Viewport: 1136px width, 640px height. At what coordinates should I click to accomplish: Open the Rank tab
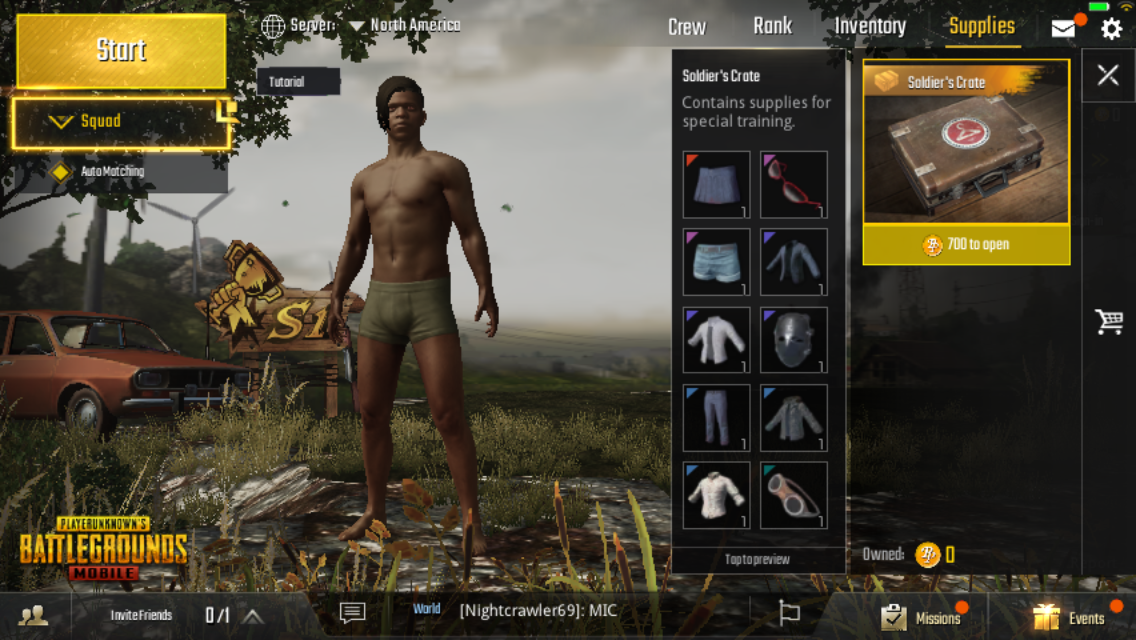(x=772, y=27)
